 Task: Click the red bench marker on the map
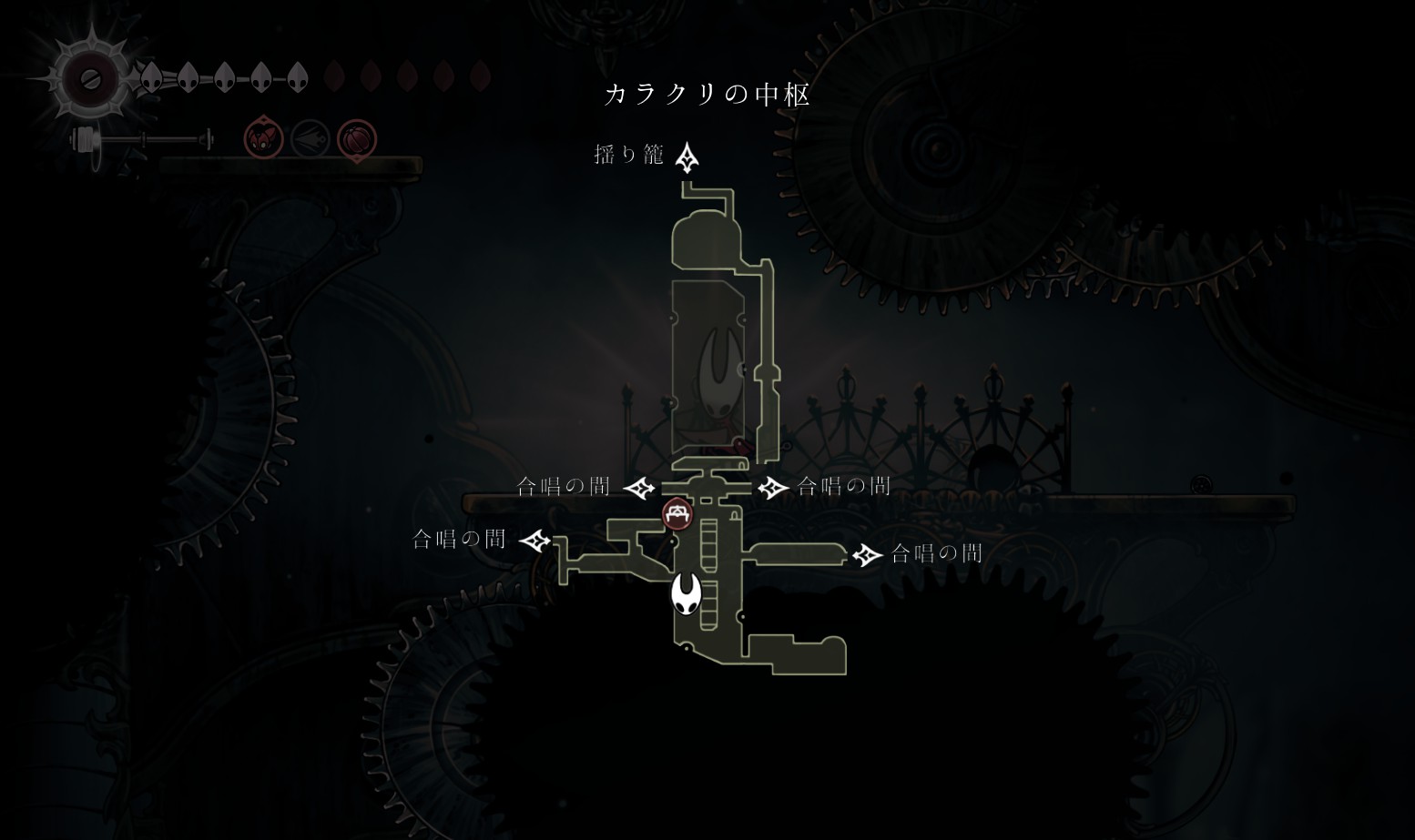click(677, 514)
